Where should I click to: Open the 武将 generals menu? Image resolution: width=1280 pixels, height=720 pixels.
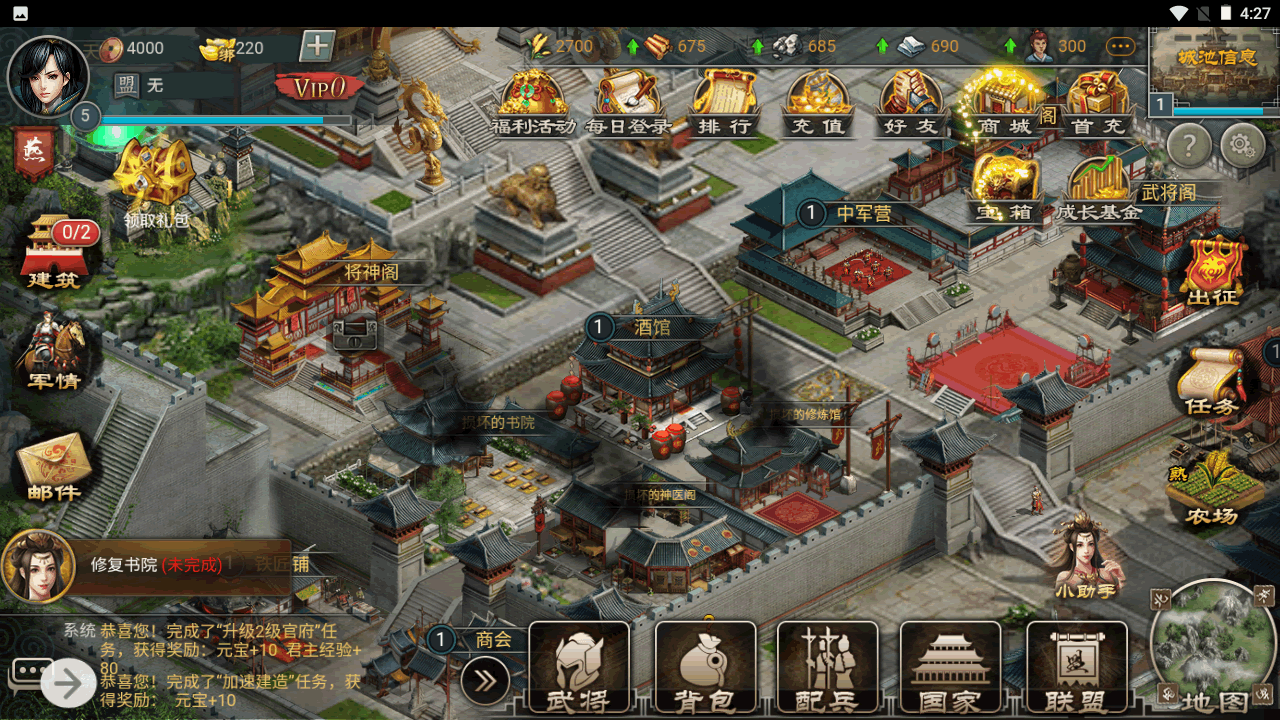[x=579, y=668]
